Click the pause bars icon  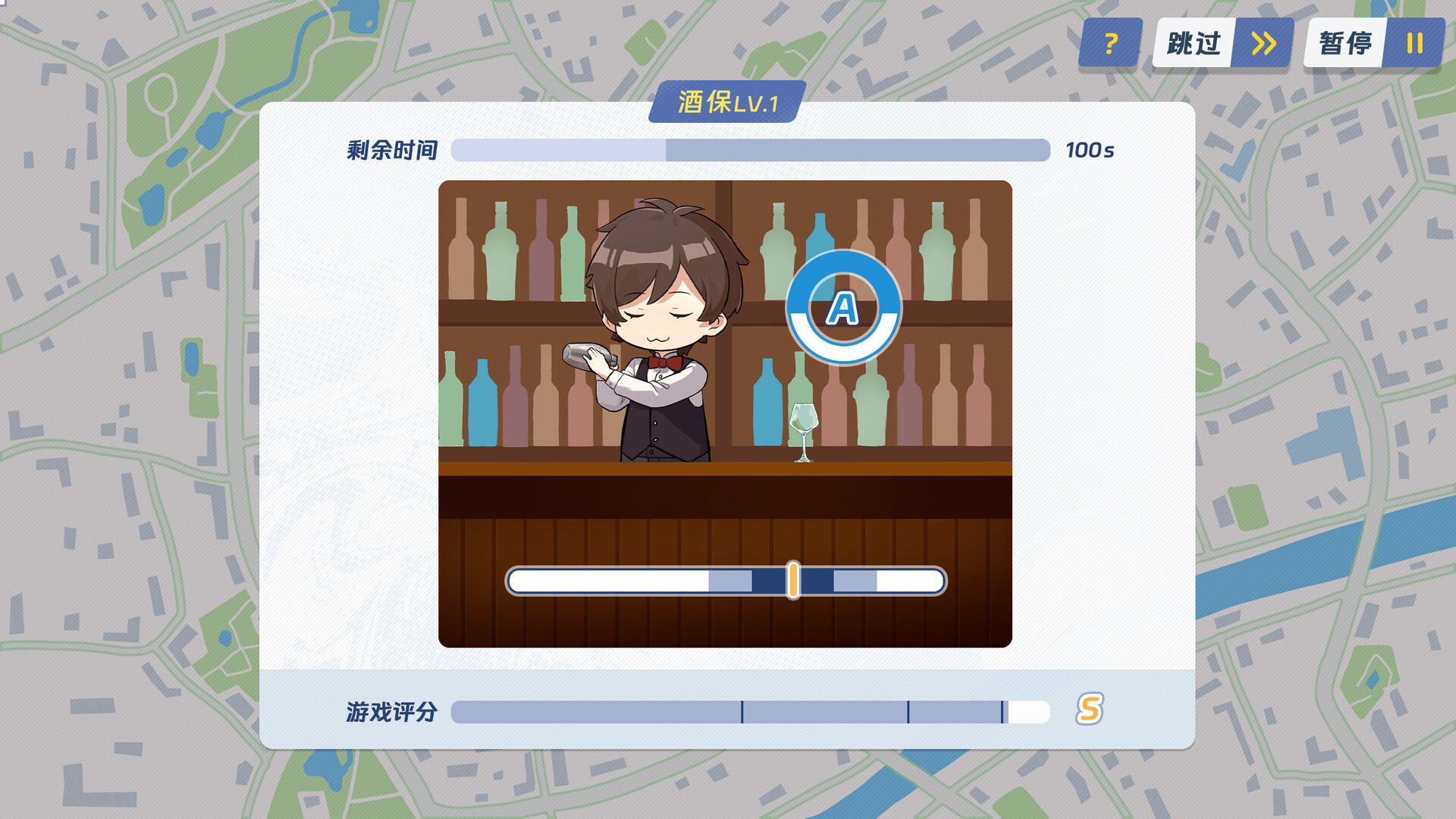pyautogui.click(x=1412, y=43)
